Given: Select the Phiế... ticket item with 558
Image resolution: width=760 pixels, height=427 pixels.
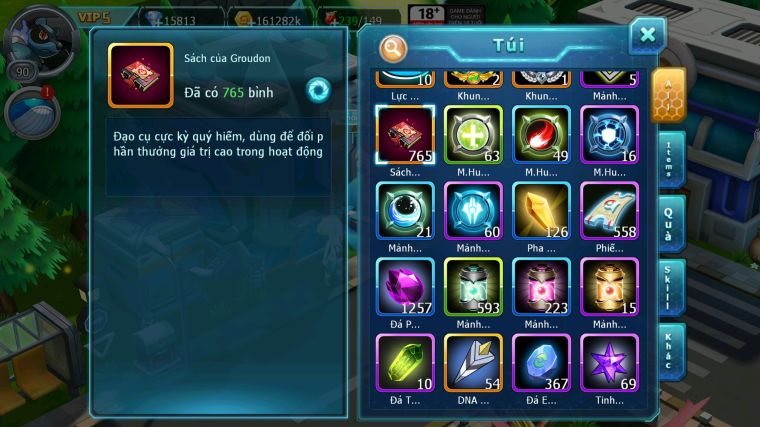Looking at the screenshot, I should pyautogui.click(x=609, y=210).
